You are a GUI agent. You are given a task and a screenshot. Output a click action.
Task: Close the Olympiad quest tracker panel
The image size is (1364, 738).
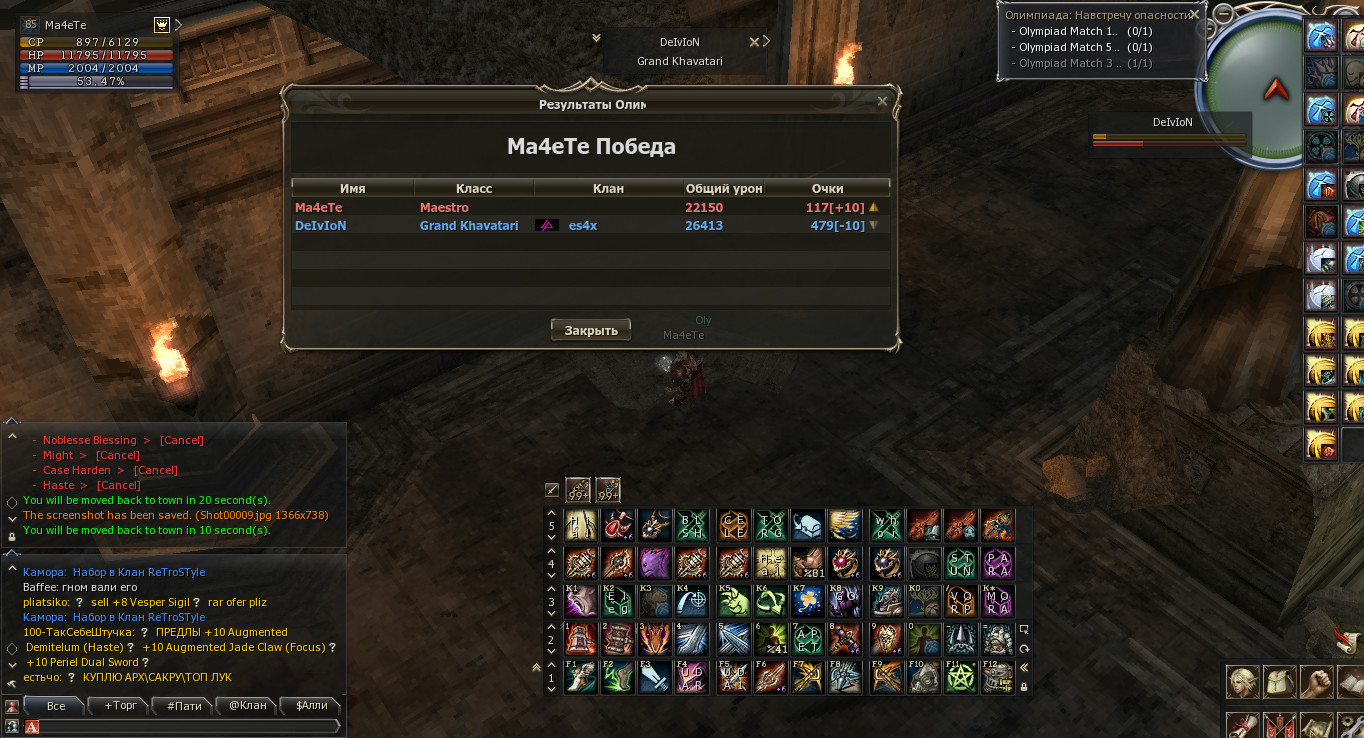click(x=1194, y=15)
